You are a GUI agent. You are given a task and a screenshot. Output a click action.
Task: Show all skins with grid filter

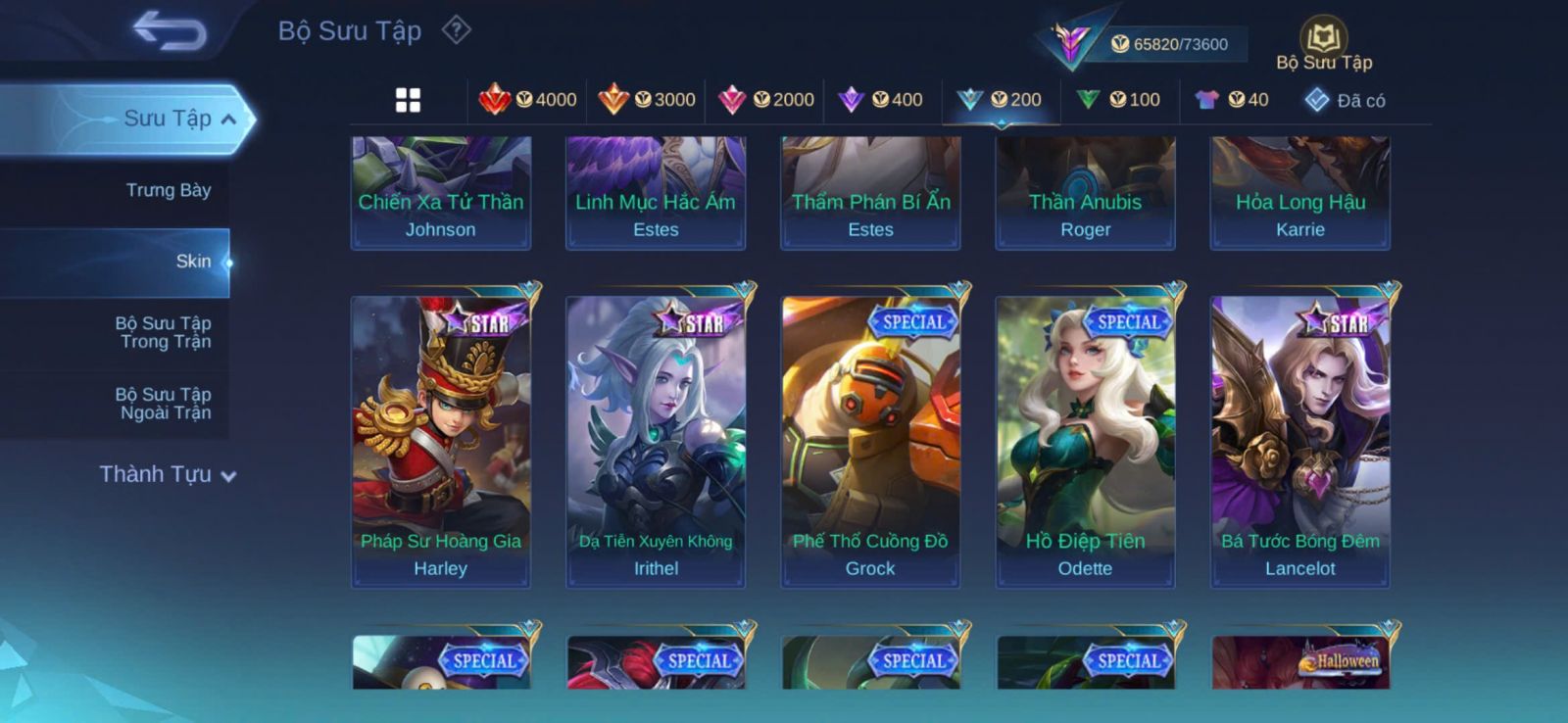pos(408,100)
